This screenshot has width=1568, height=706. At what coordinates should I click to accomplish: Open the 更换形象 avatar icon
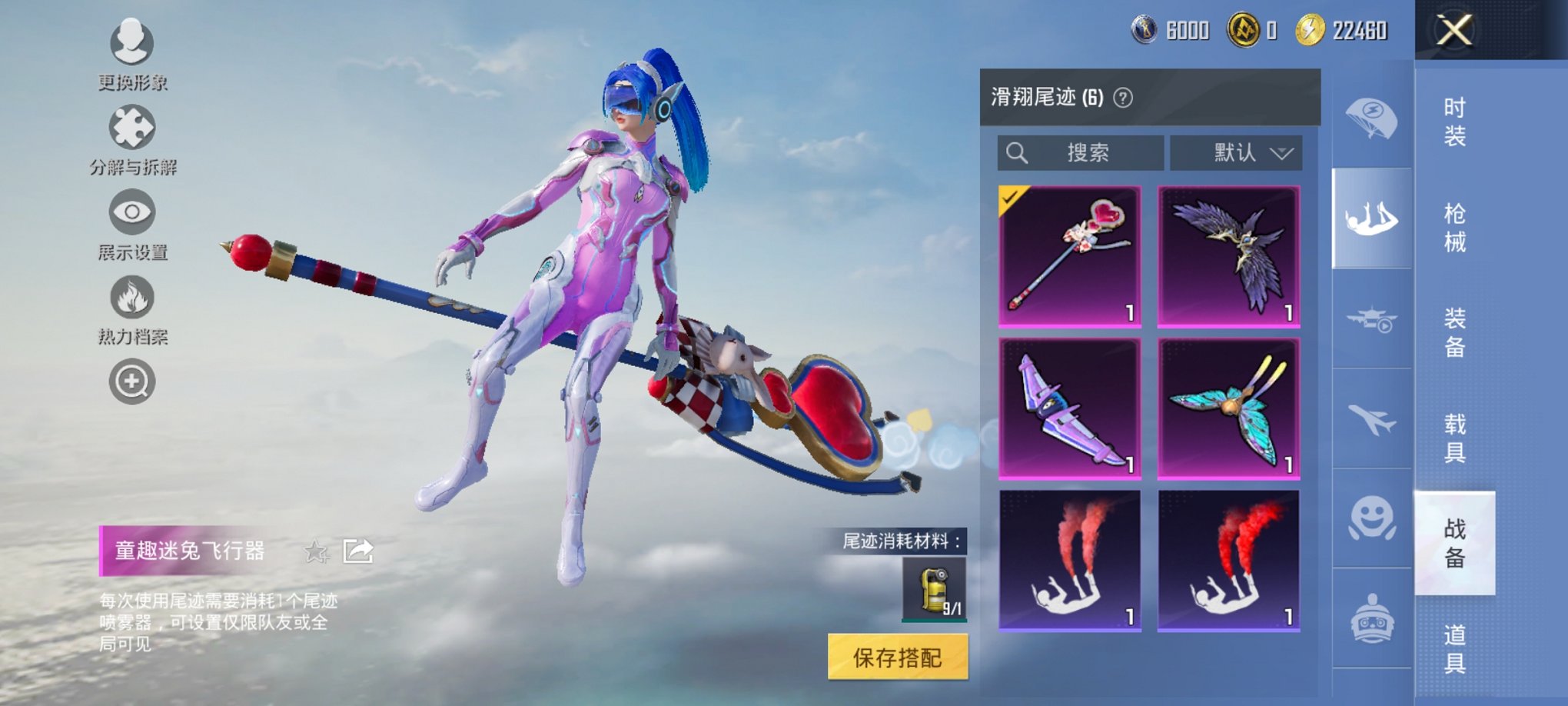(x=131, y=44)
